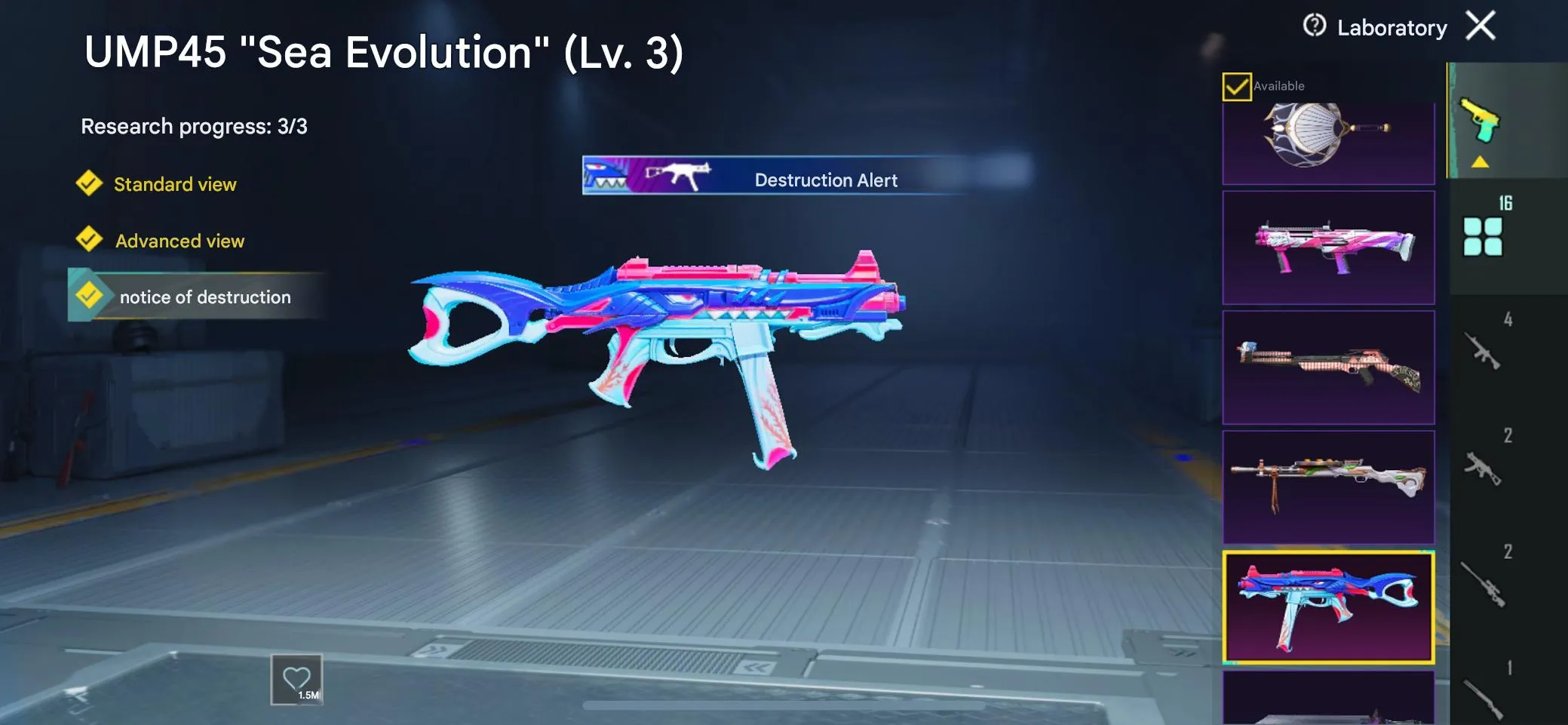Toggle the Standard view checkmark
The image size is (1568, 725).
90,183
